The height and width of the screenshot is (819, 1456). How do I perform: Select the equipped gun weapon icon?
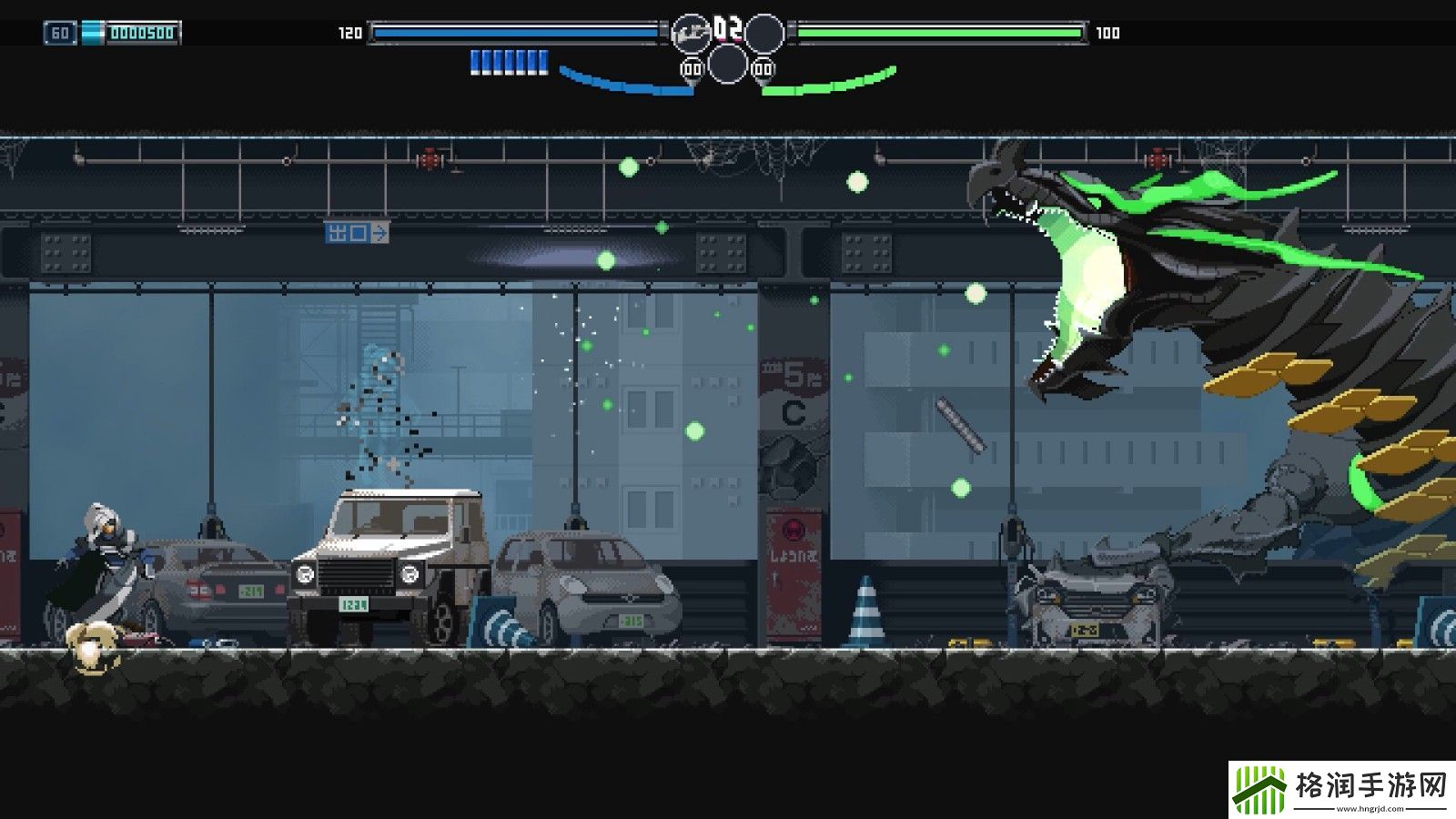click(691, 34)
